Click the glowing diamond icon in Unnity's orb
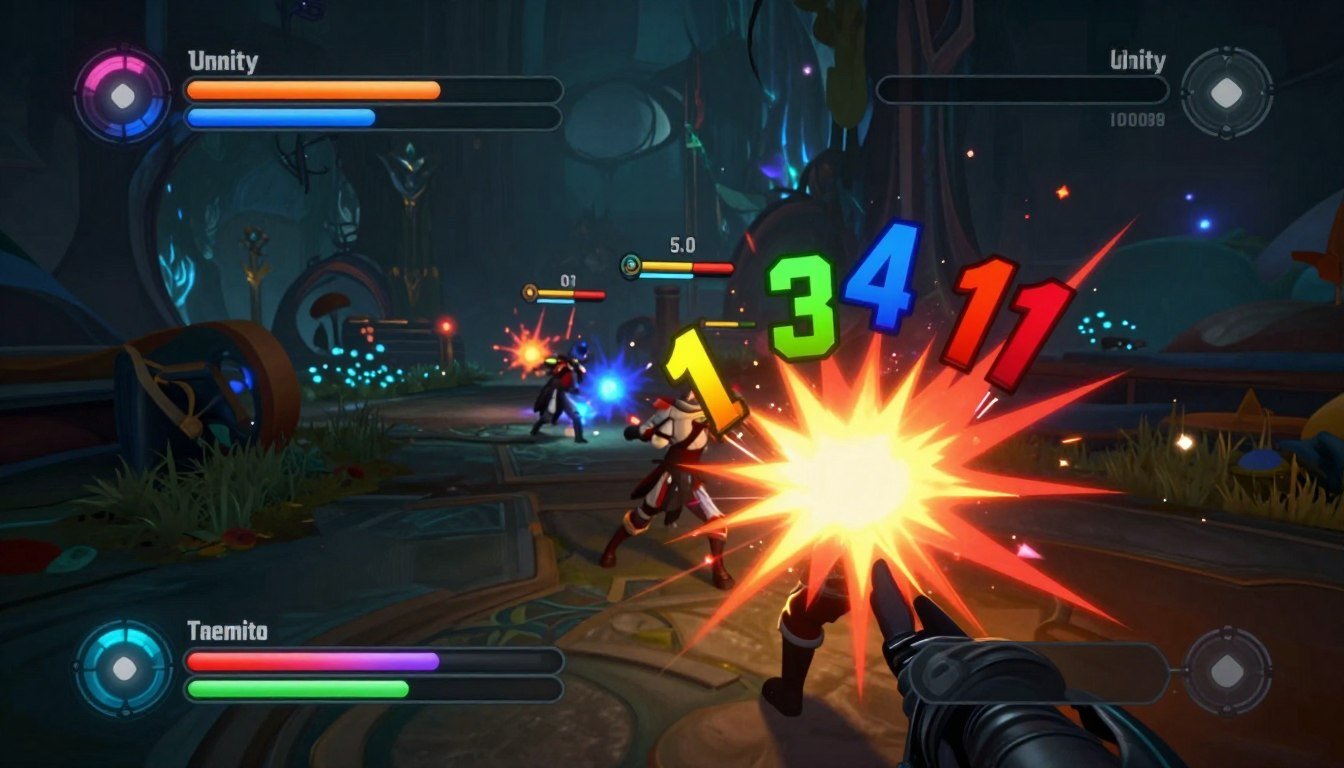The width and height of the screenshot is (1344, 768). coord(123,96)
